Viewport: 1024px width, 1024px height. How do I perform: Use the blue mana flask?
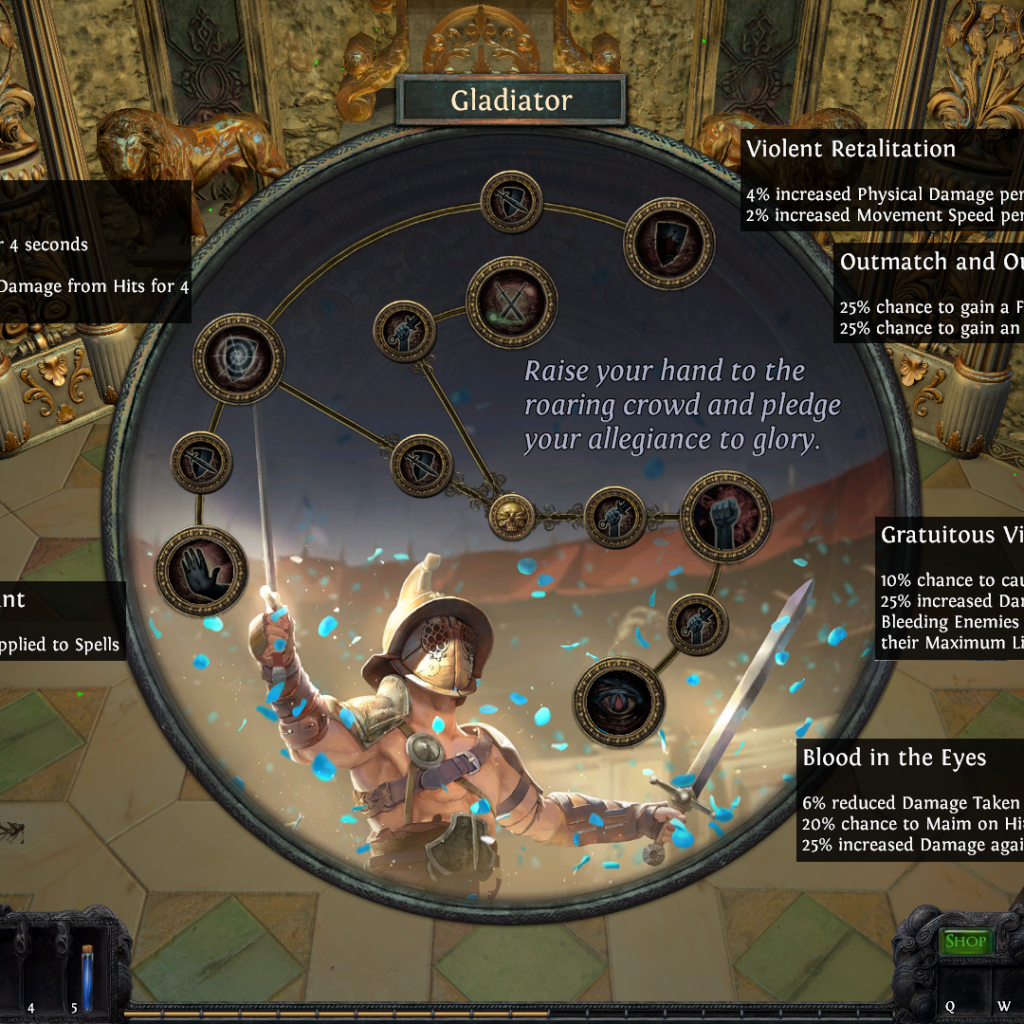tap(87, 978)
